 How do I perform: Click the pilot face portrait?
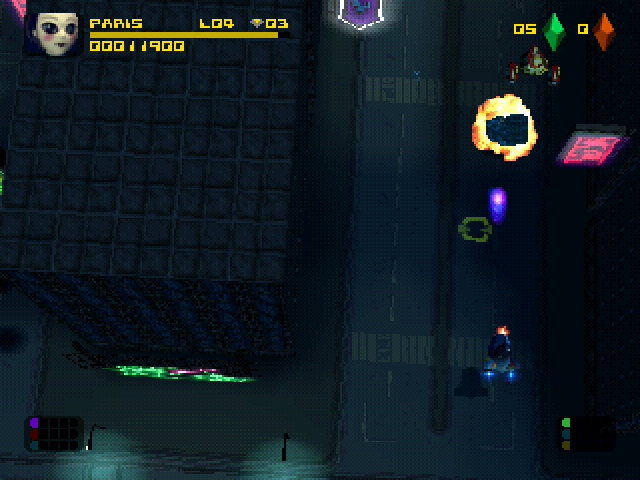[57, 33]
